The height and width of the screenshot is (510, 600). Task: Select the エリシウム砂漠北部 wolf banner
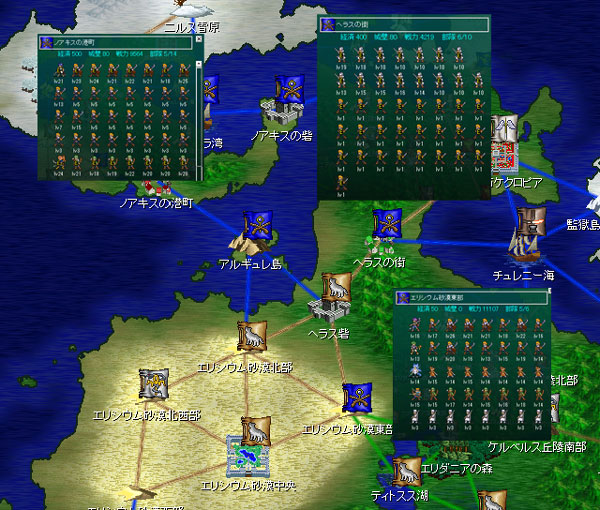pyautogui.click(x=252, y=335)
